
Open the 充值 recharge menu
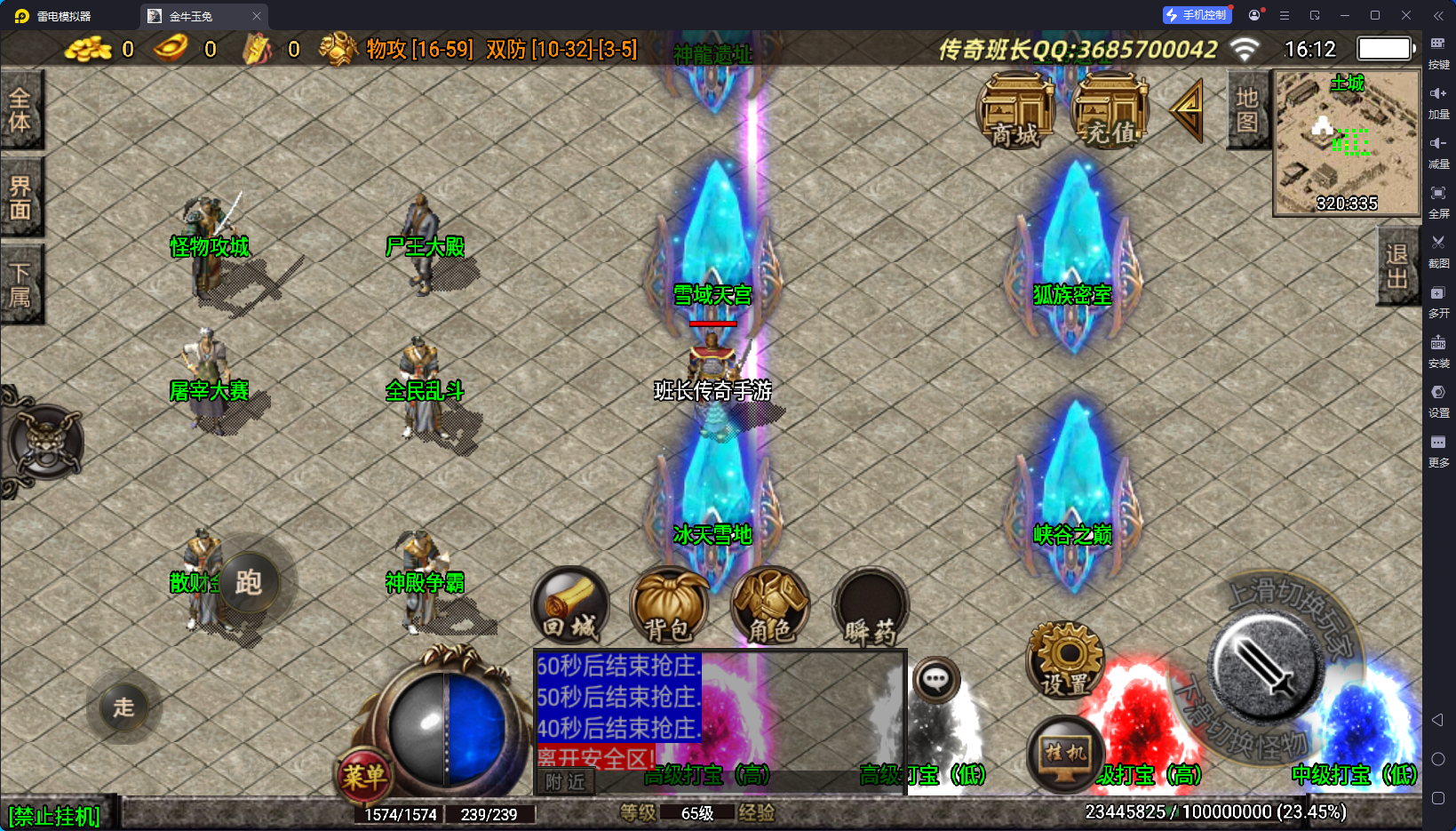(x=1110, y=111)
